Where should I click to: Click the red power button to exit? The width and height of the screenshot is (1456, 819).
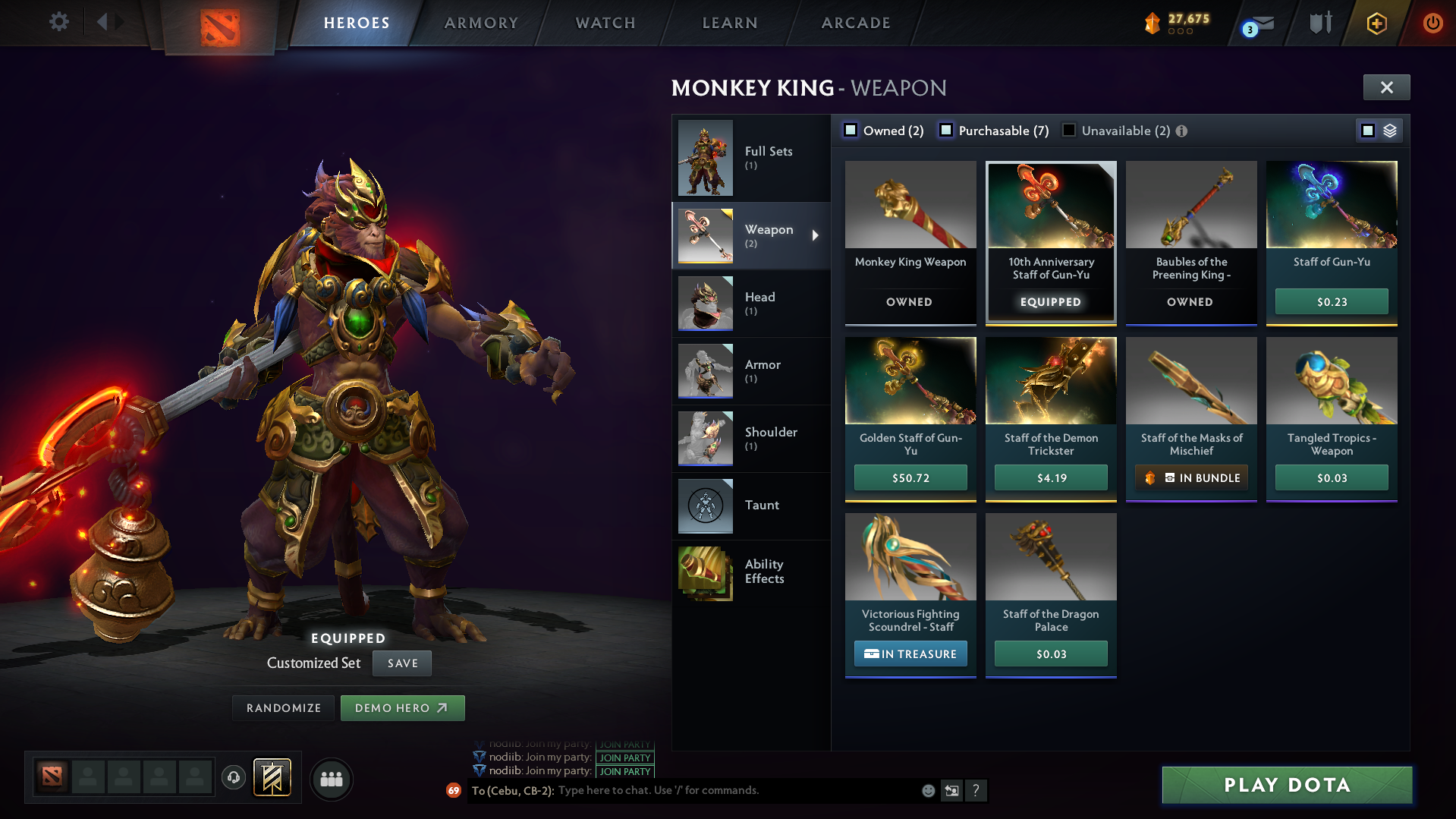click(1432, 23)
